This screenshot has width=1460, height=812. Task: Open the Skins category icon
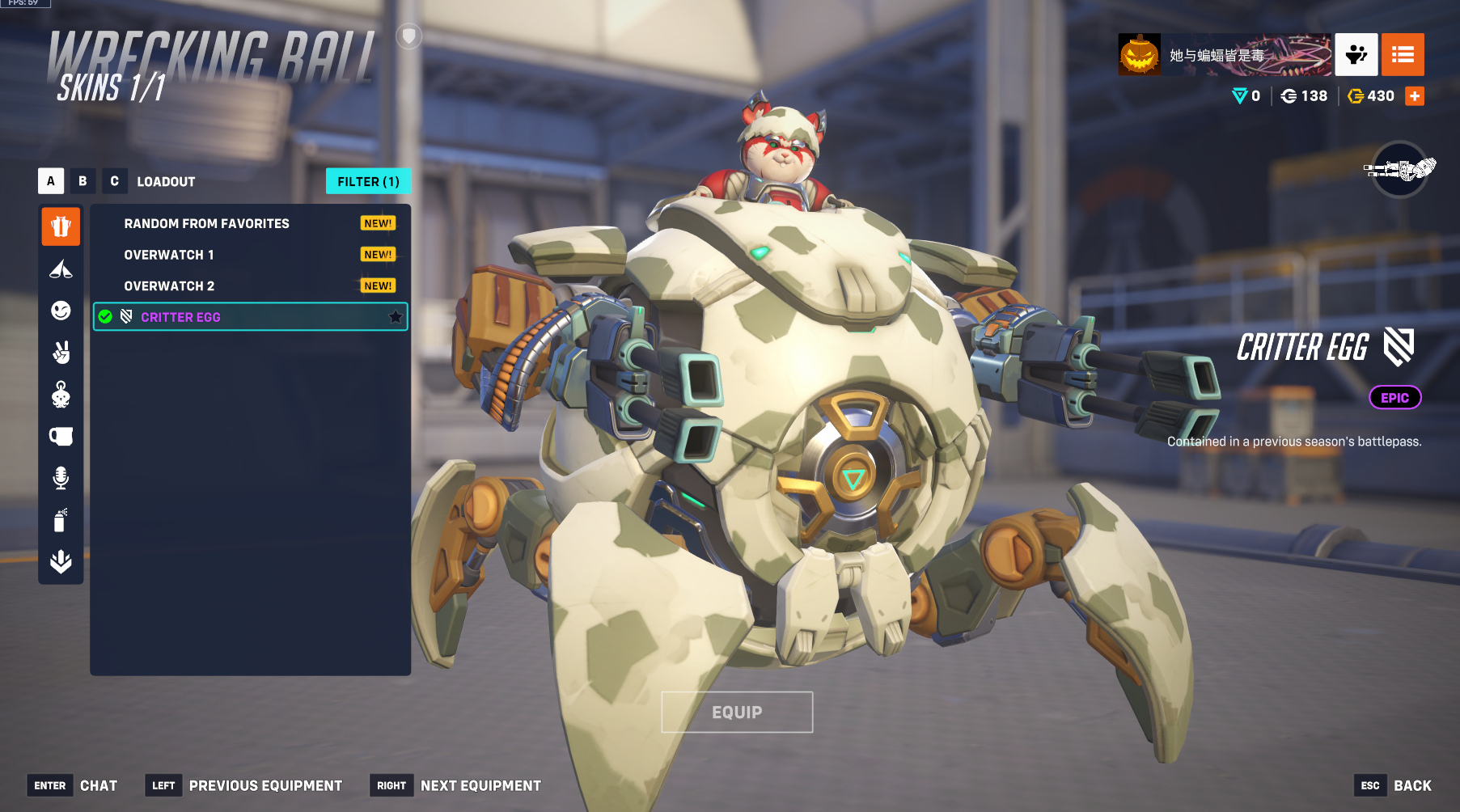[61, 226]
